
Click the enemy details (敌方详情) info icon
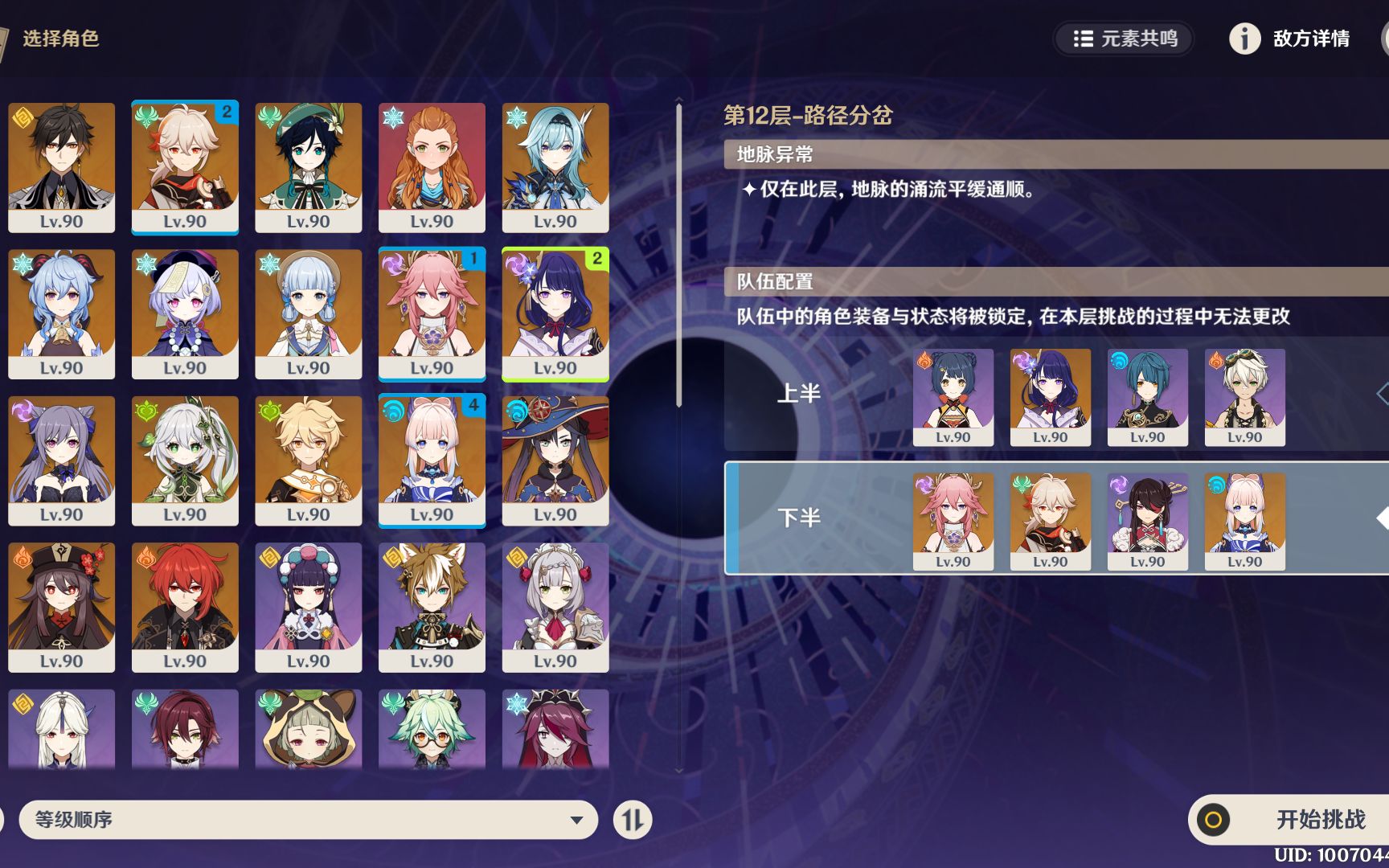point(1244,39)
